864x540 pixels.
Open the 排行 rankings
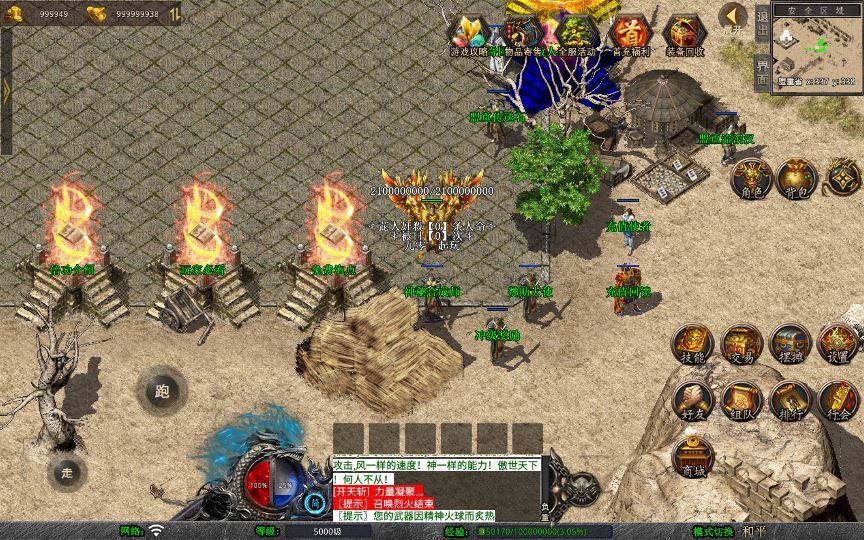(x=789, y=400)
